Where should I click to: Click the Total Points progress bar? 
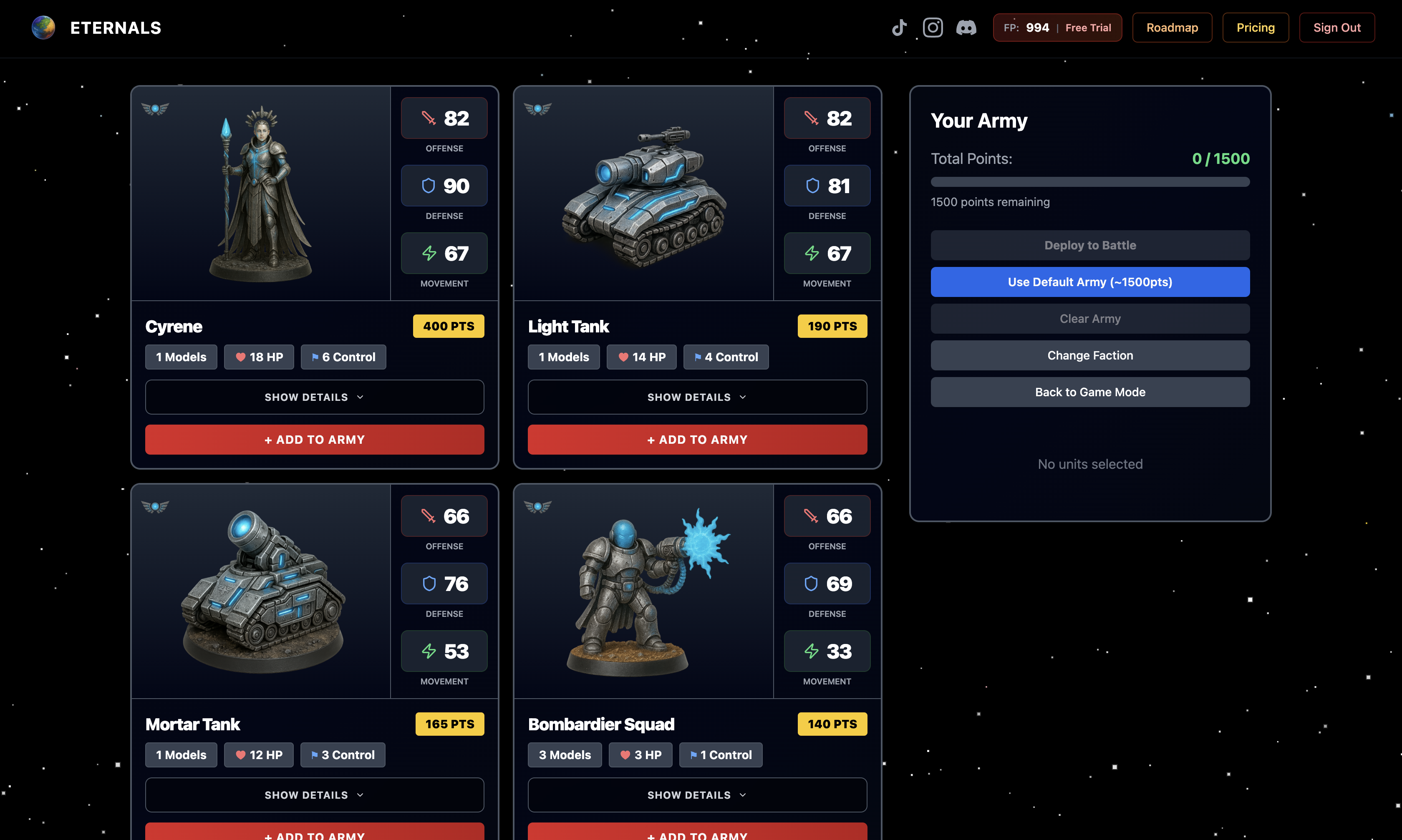coord(1090,182)
